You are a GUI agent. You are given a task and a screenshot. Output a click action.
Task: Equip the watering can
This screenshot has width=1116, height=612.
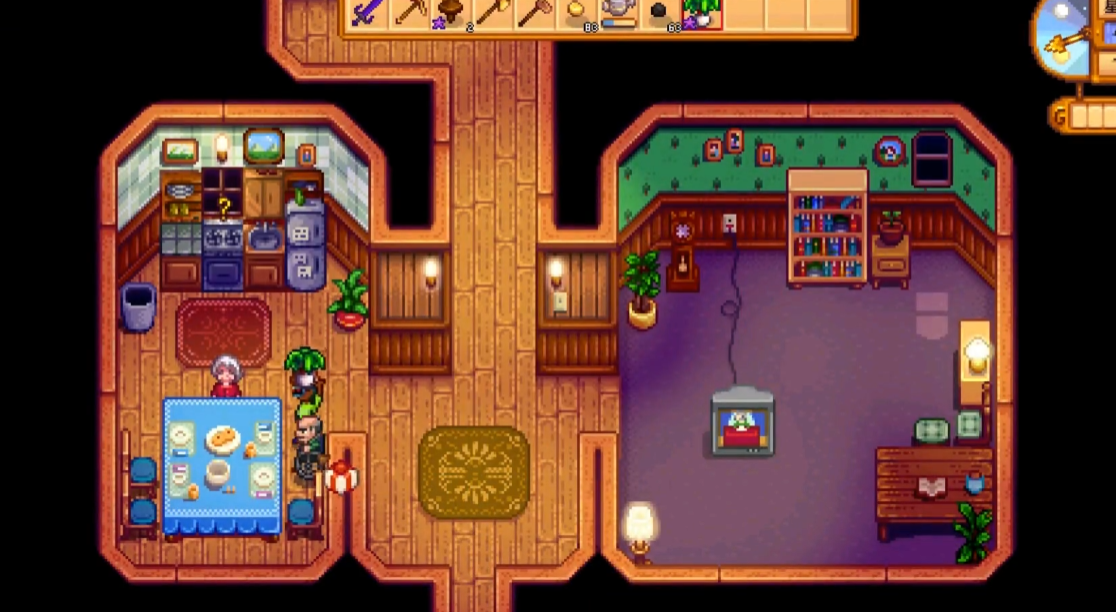pyautogui.click(x=619, y=13)
